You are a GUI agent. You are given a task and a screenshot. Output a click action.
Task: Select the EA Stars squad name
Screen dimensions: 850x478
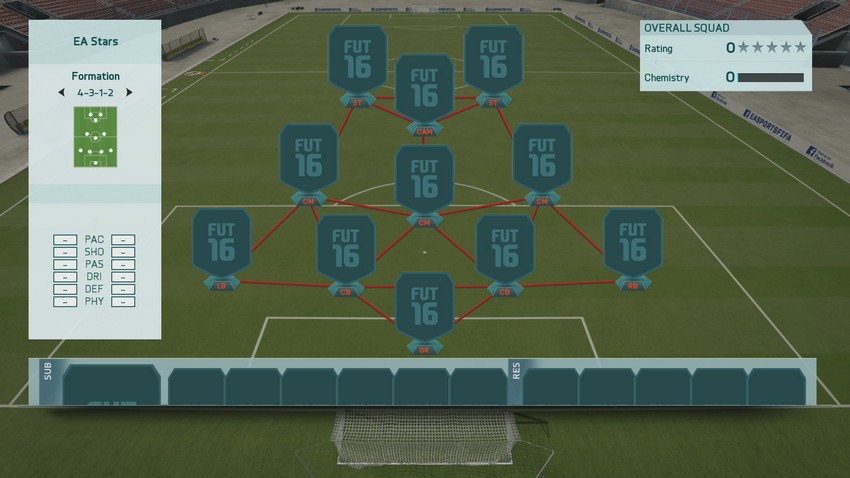point(95,41)
